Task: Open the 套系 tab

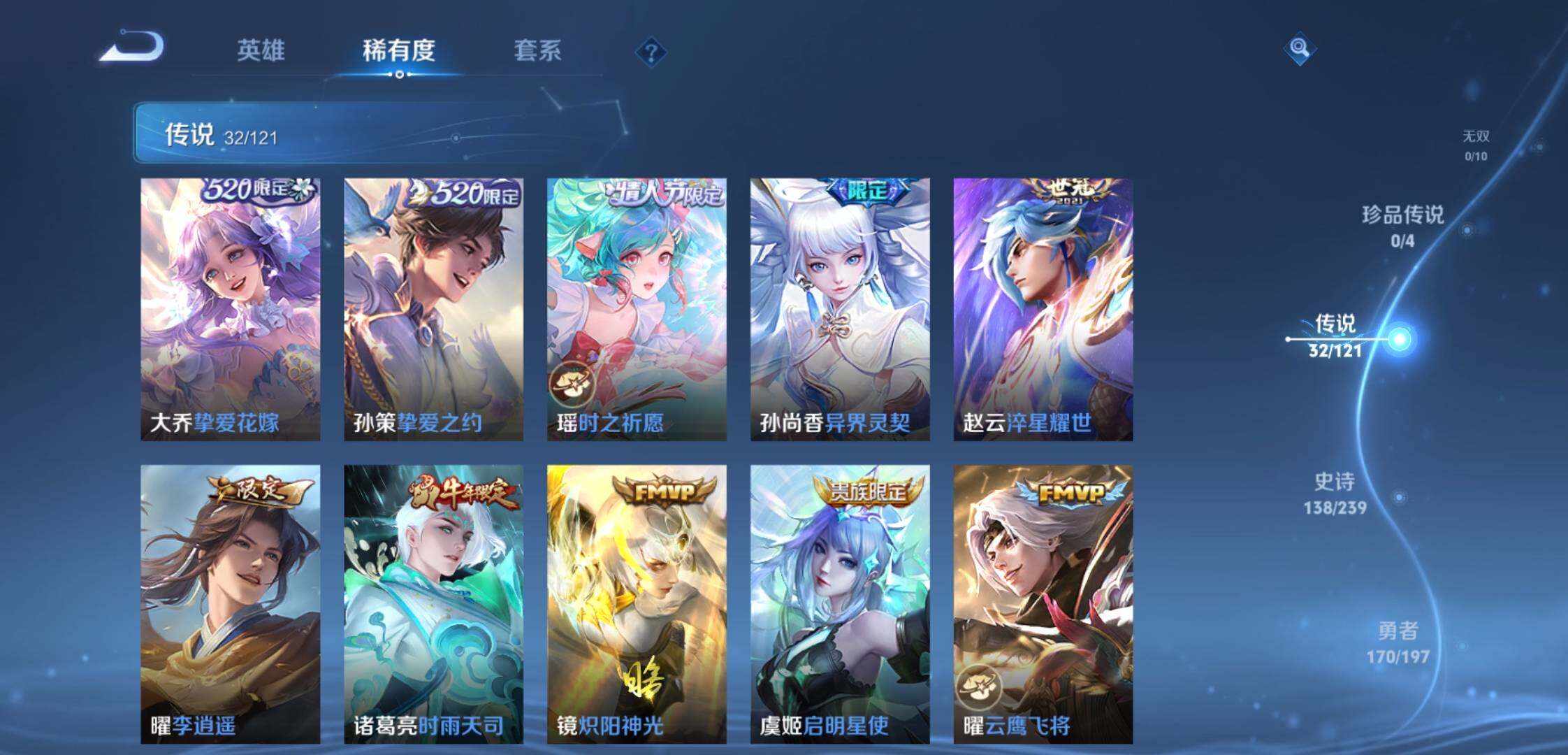Action: (x=537, y=50)
